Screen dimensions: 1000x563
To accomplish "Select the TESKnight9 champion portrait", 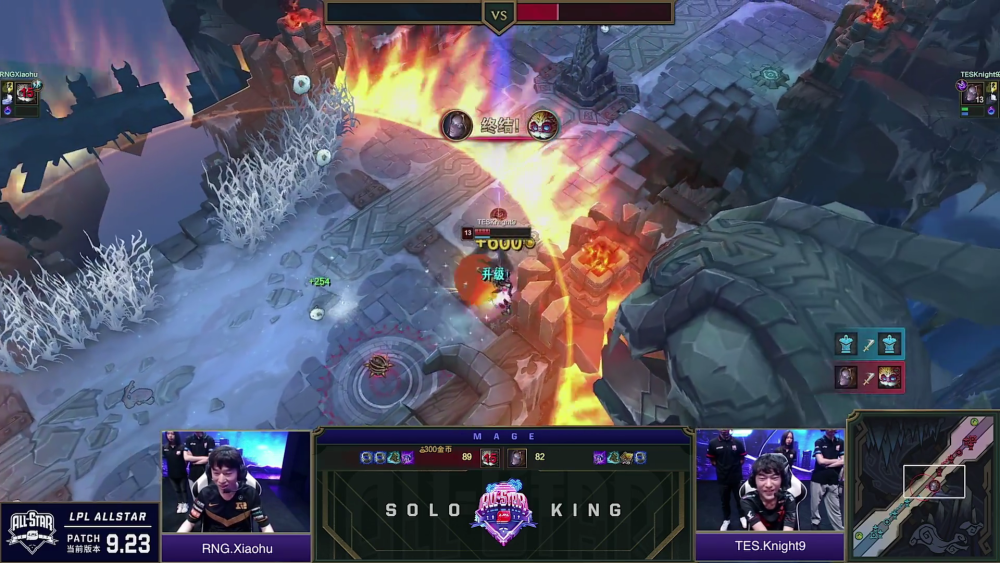I will [972, 93].
